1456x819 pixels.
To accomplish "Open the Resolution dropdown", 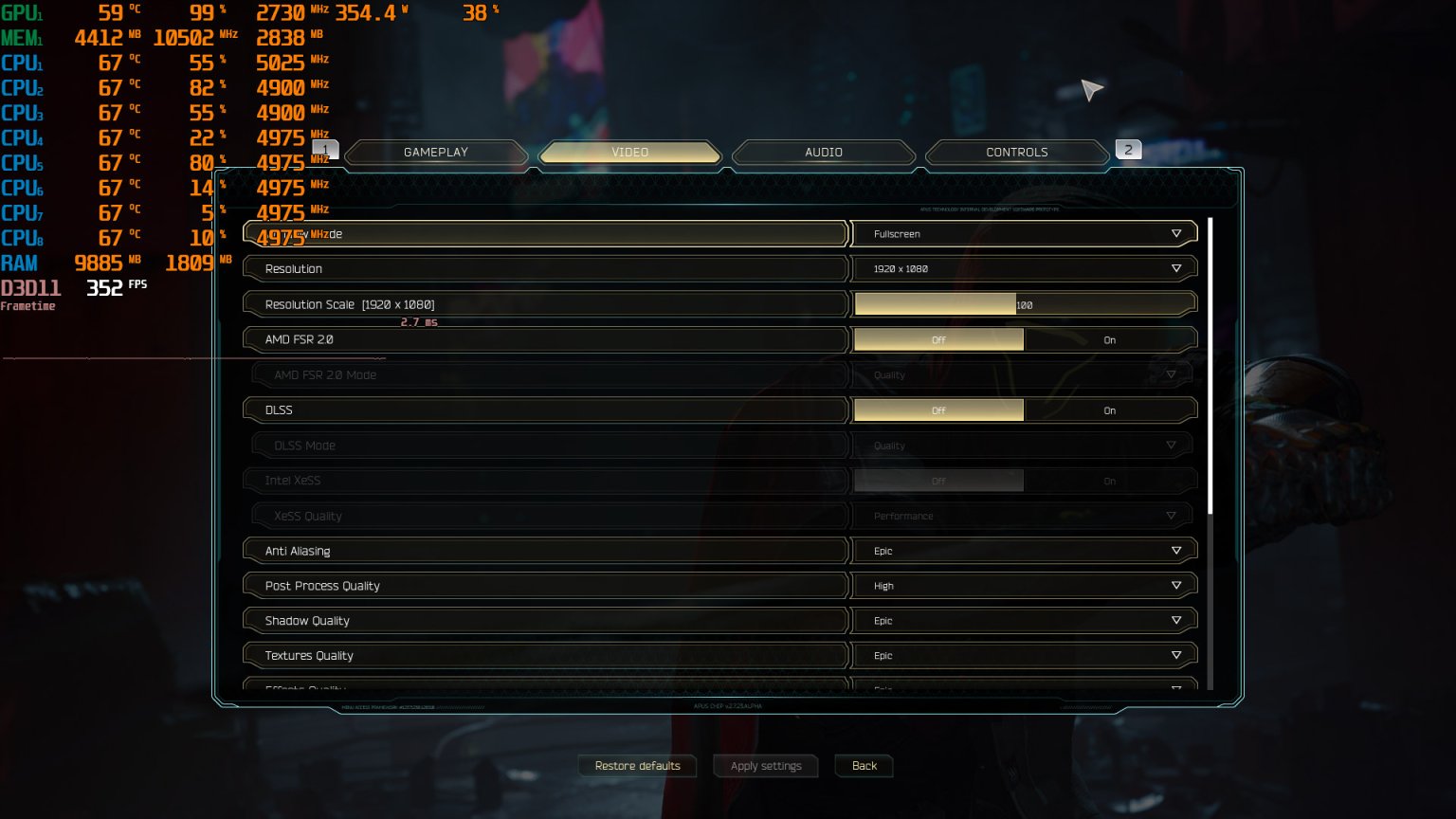I will pos(1024,268).
